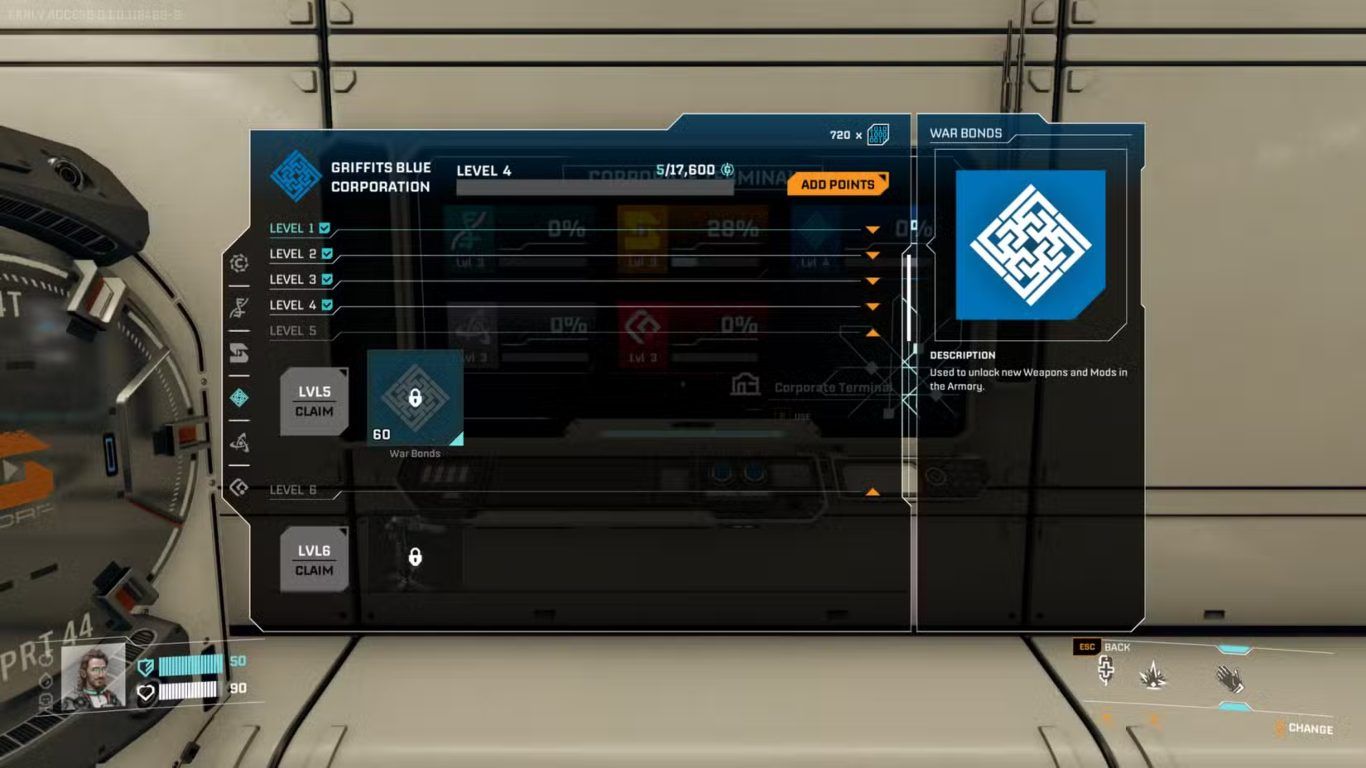Switch to the blocky S logo corporation tab
This screenshot has height=768, width=1366.
[x=239, y=353]
